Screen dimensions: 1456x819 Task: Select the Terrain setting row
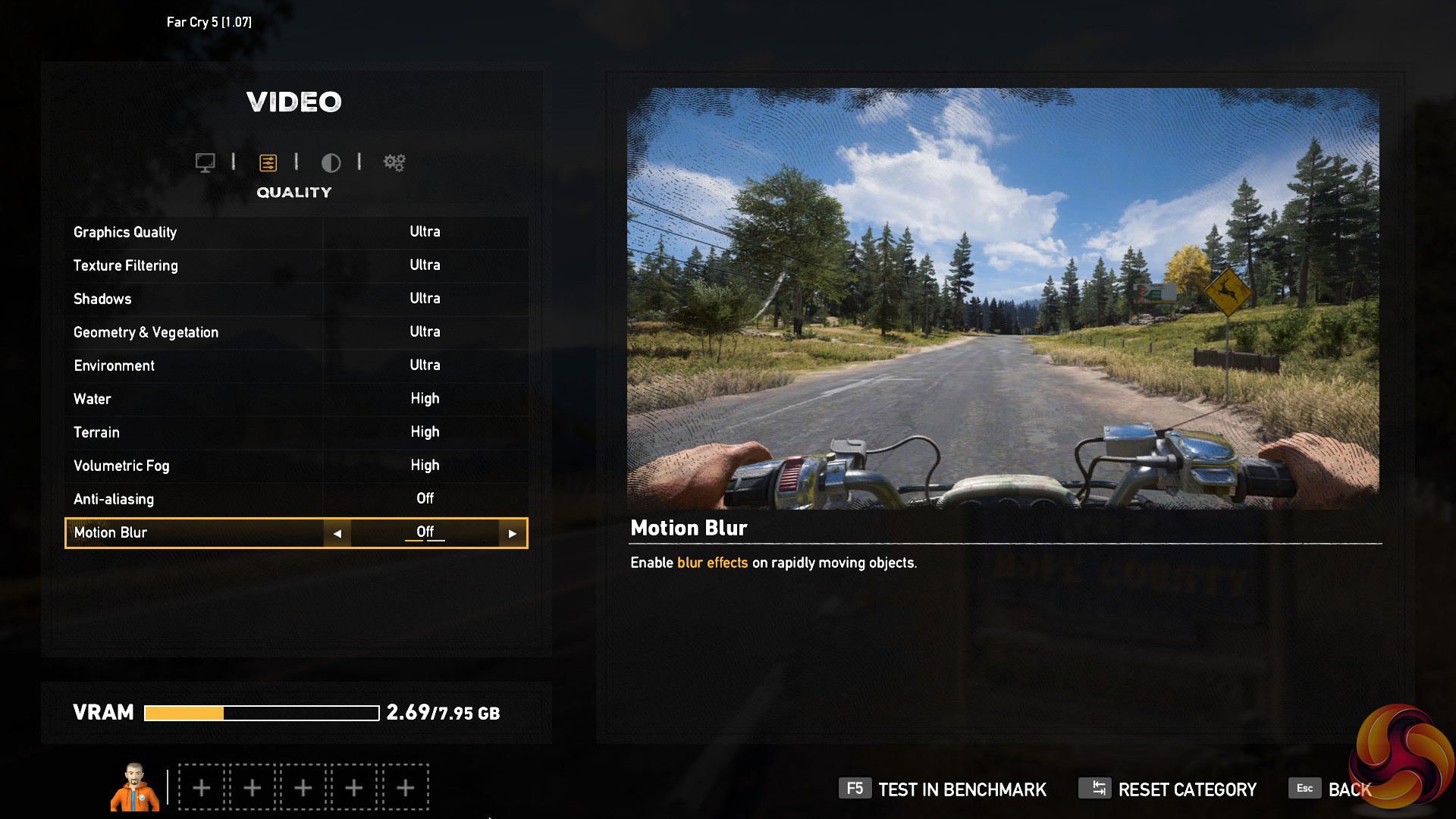297,432
